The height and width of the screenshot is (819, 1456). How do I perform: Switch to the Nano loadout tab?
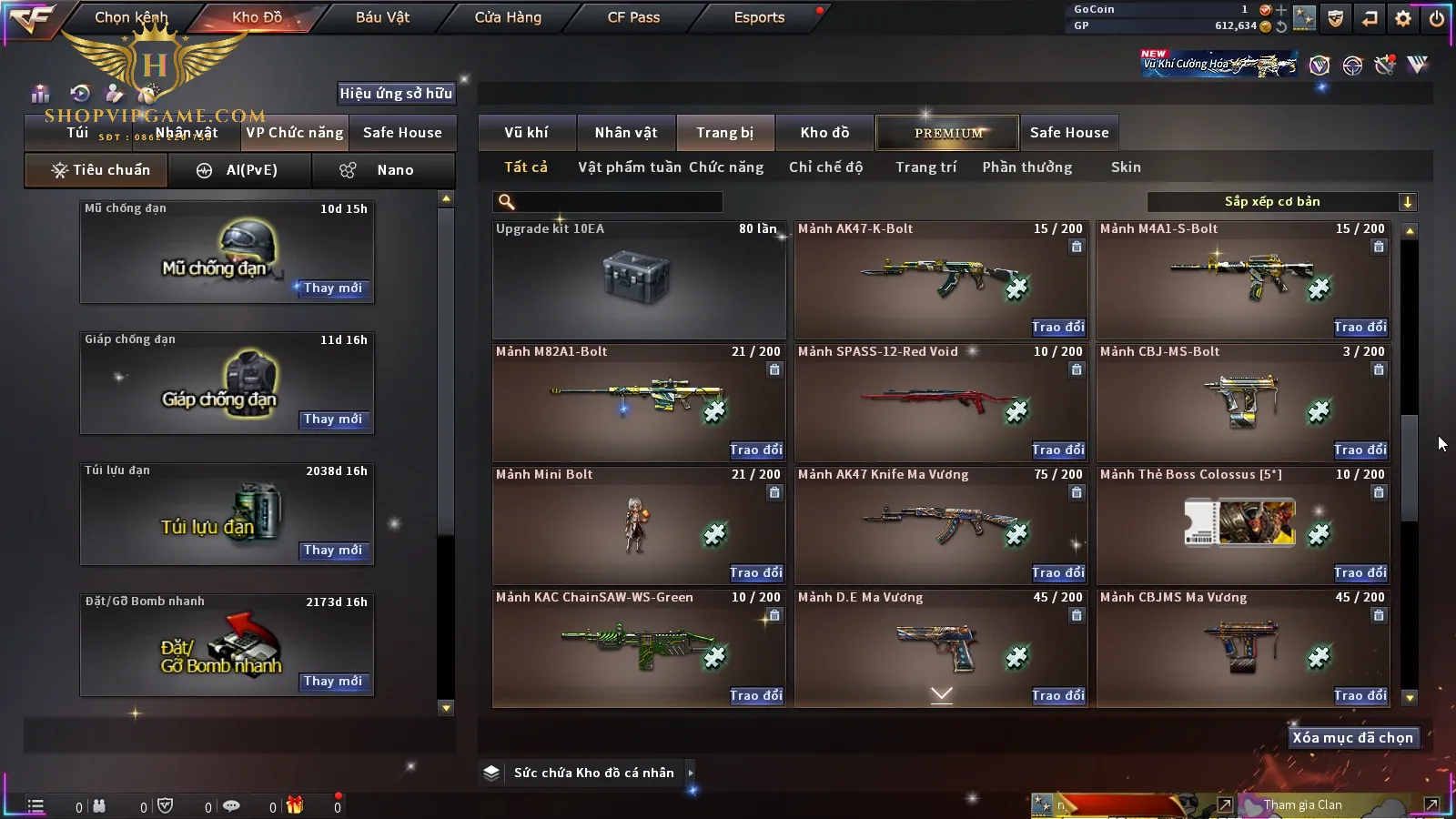point(383,170)
